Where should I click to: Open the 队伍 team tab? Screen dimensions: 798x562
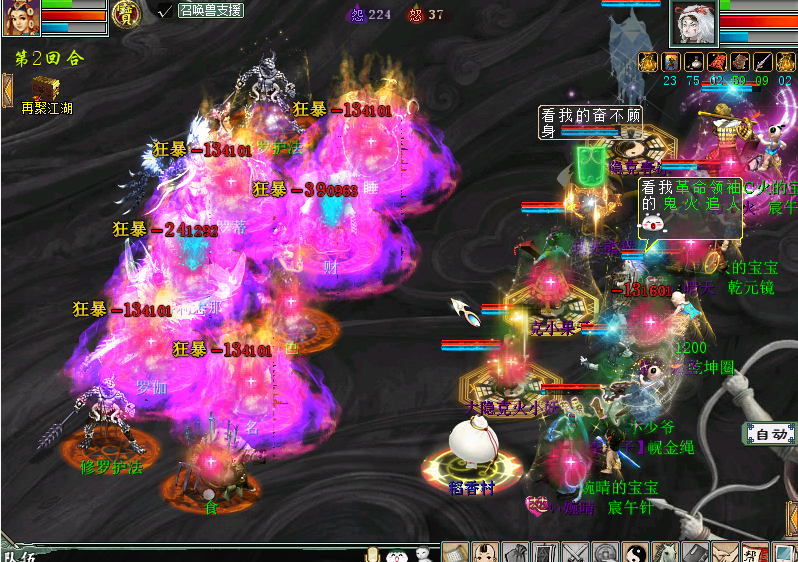[18, 555]
